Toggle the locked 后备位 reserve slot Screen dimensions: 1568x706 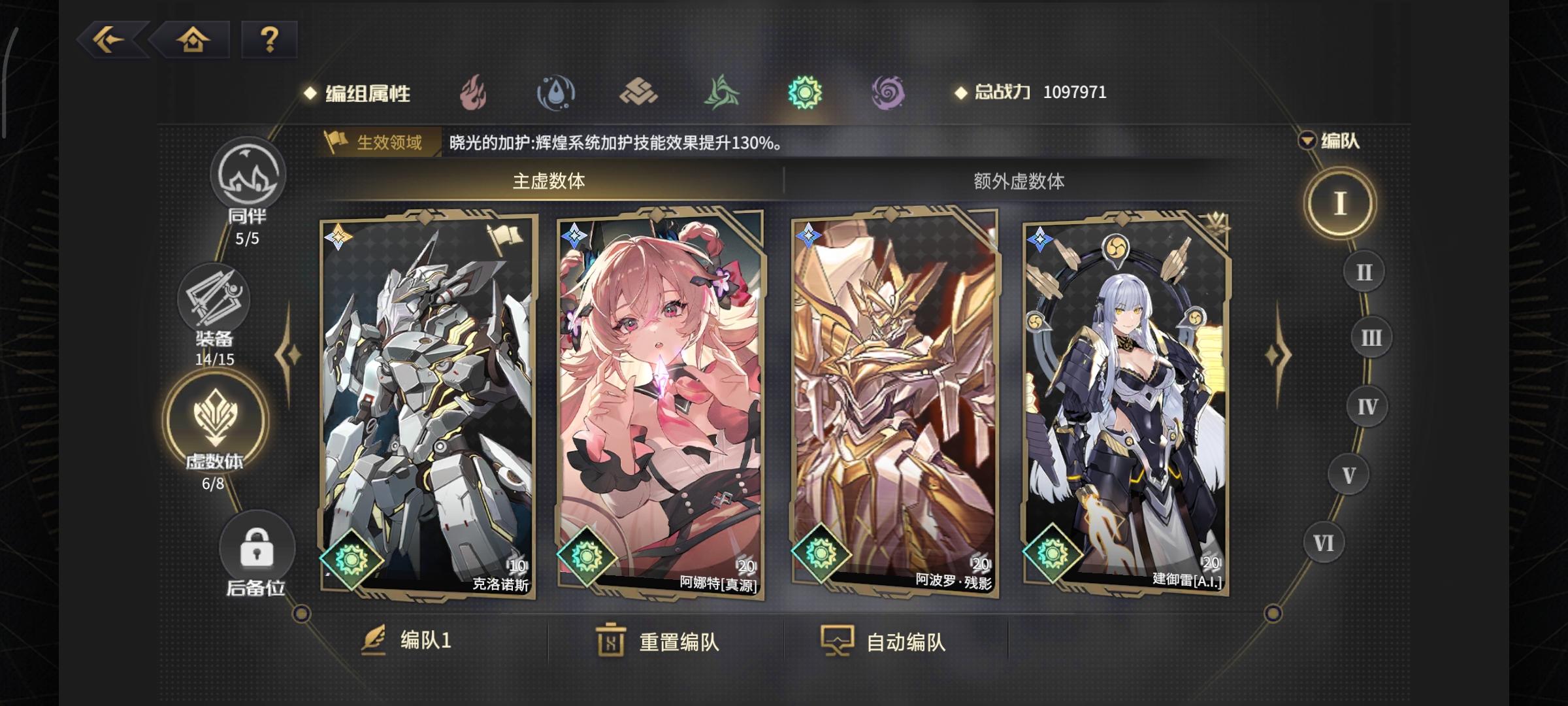click(x=257, y=548)
